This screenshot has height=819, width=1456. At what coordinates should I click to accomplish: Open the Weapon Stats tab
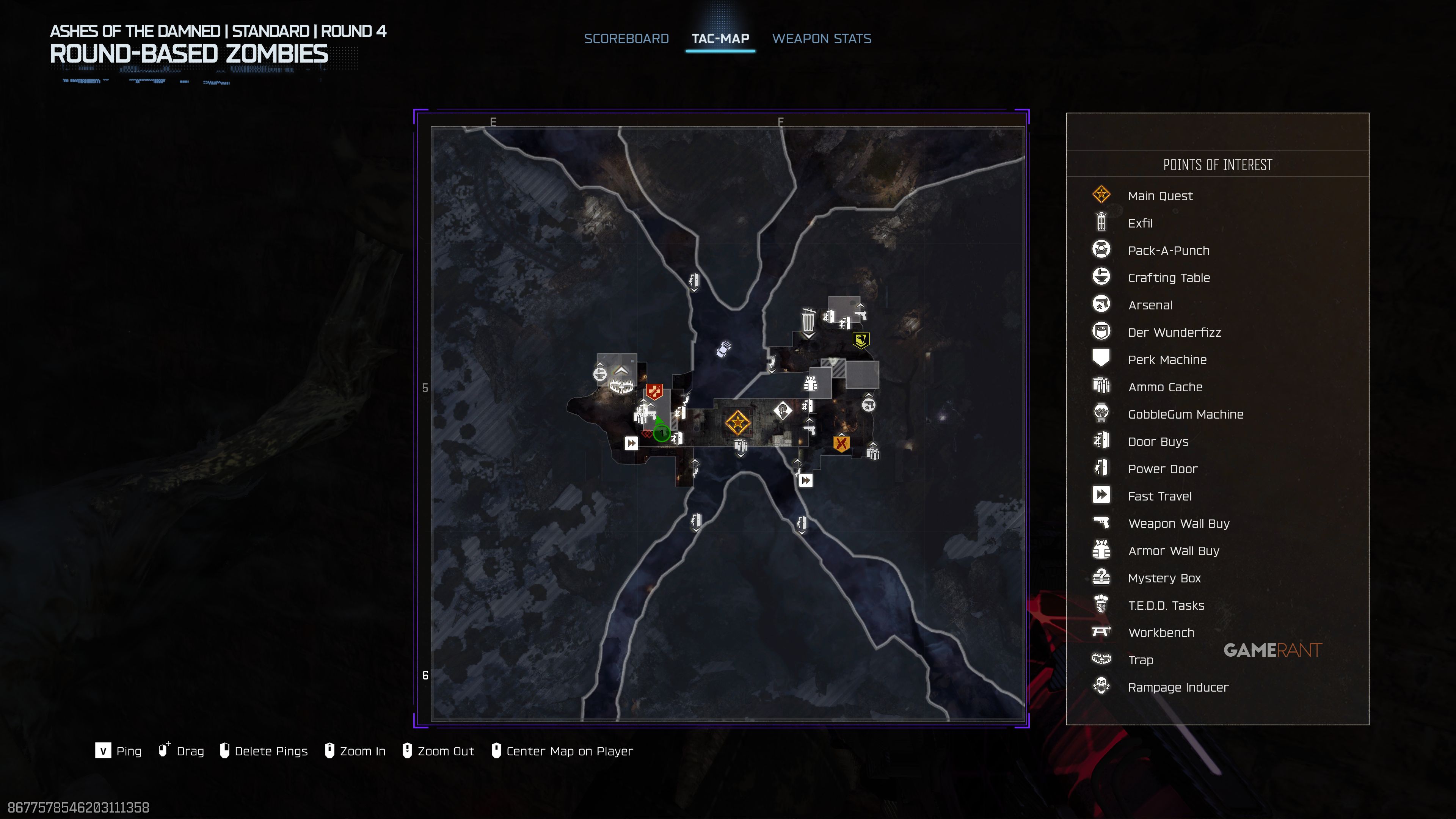tap(821, 38)
